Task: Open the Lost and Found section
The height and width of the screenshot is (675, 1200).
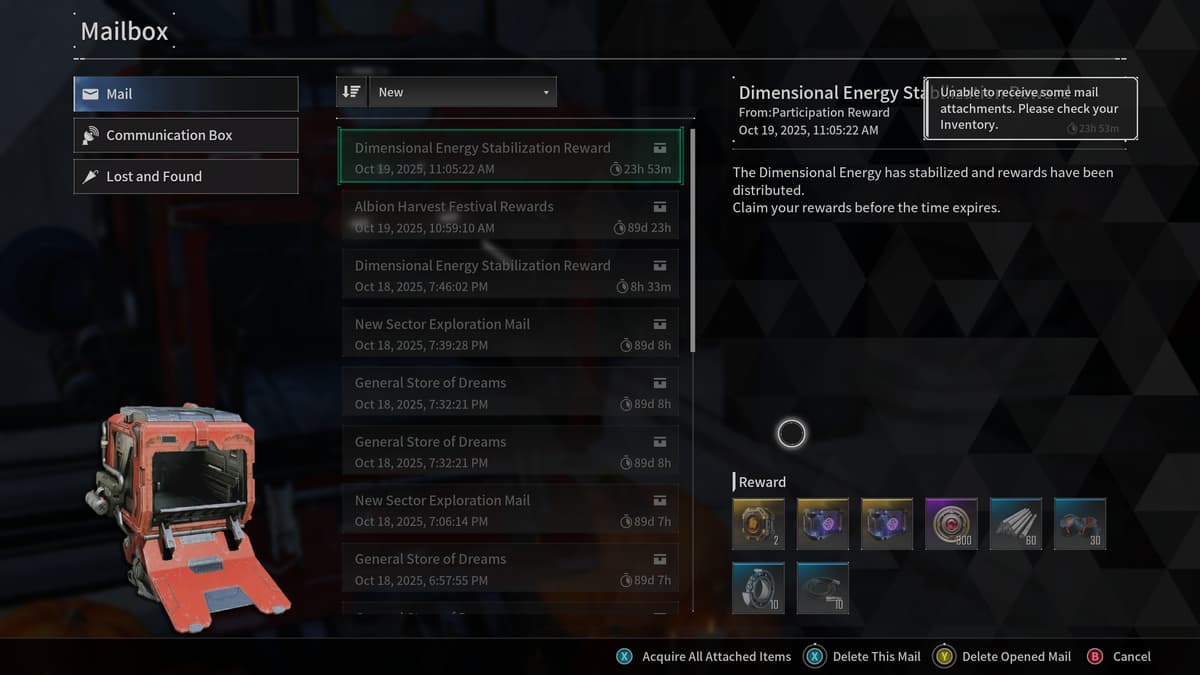Action: click(186, 176)
